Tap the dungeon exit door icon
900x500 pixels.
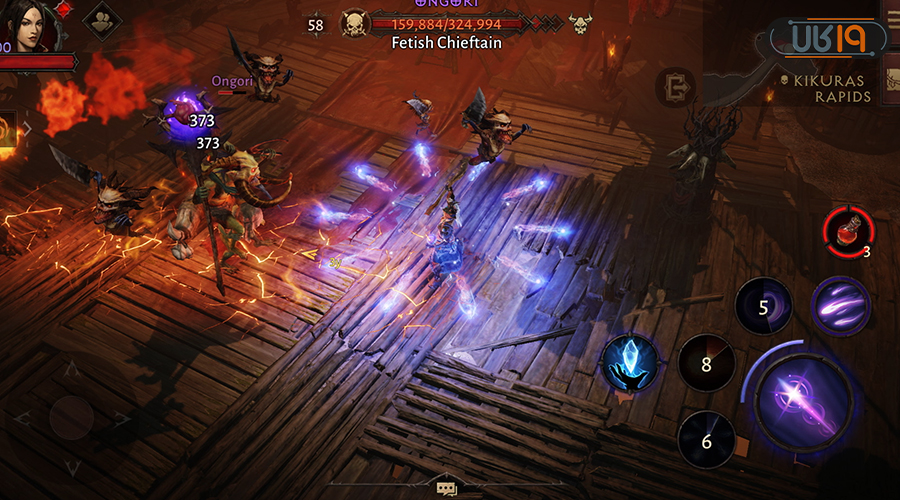[x=677, y=86]
